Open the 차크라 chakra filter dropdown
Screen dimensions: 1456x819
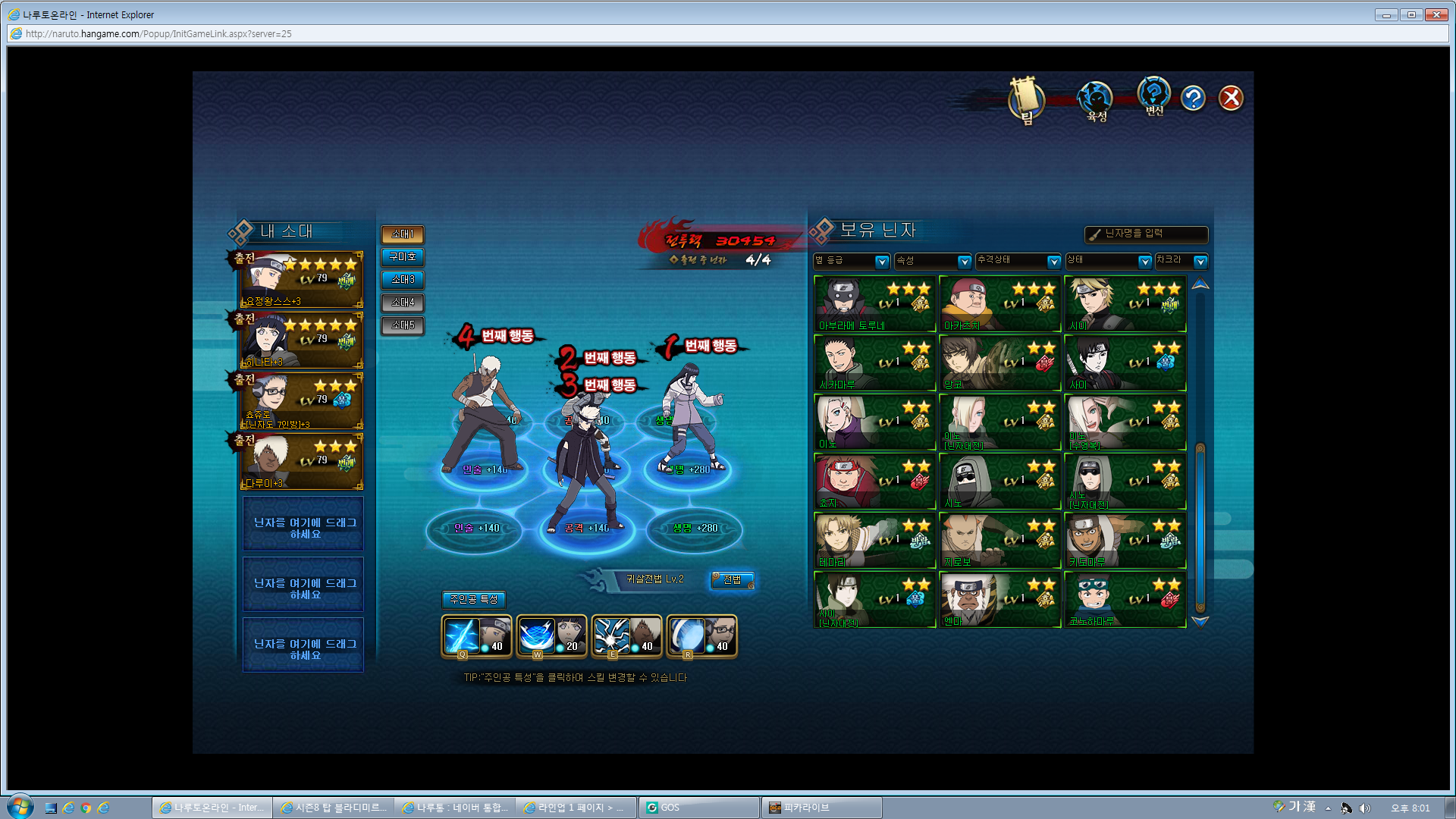[x=1181, y=261]
